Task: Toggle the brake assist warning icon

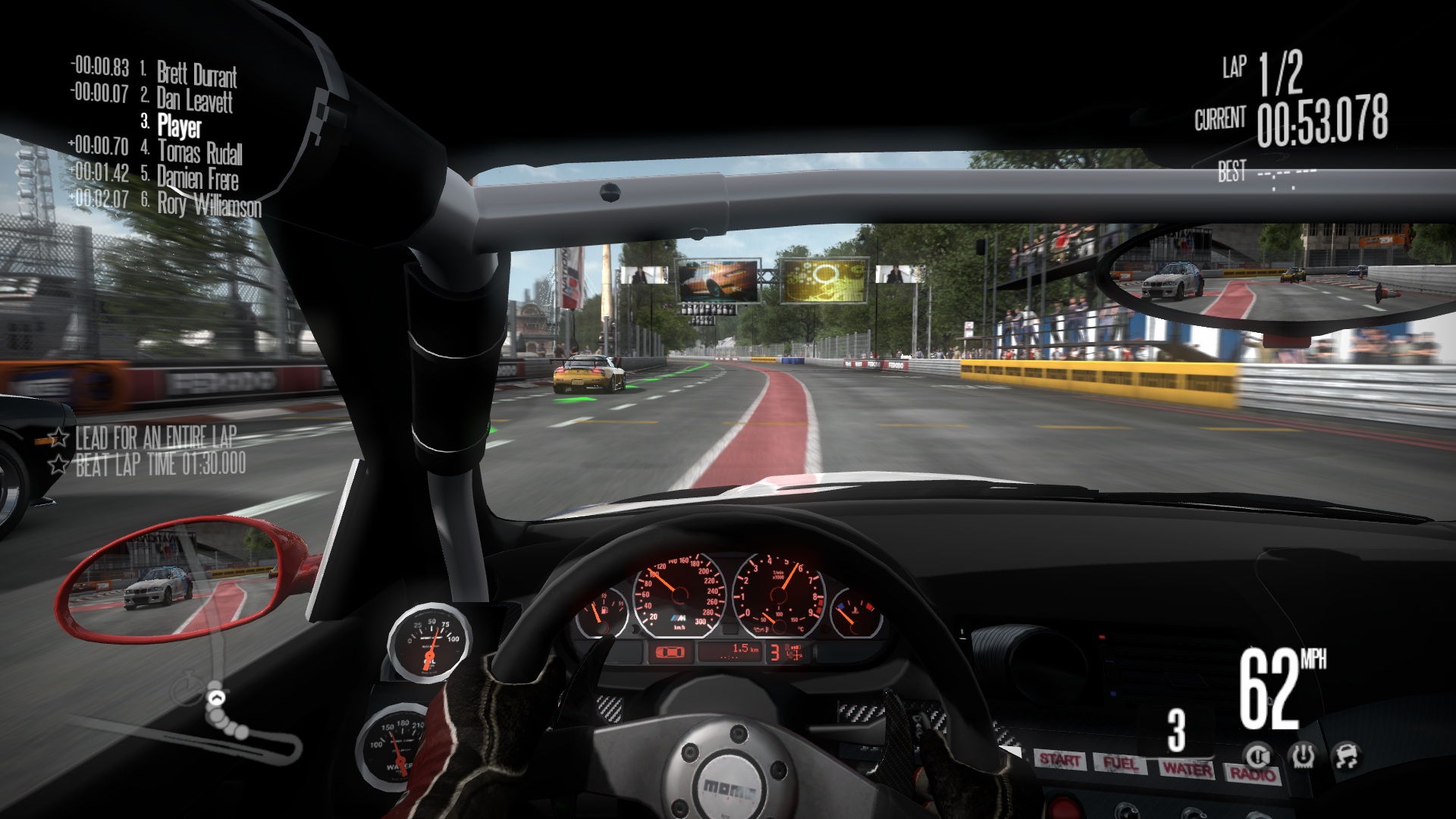Action: click(x=1257, y=755)
